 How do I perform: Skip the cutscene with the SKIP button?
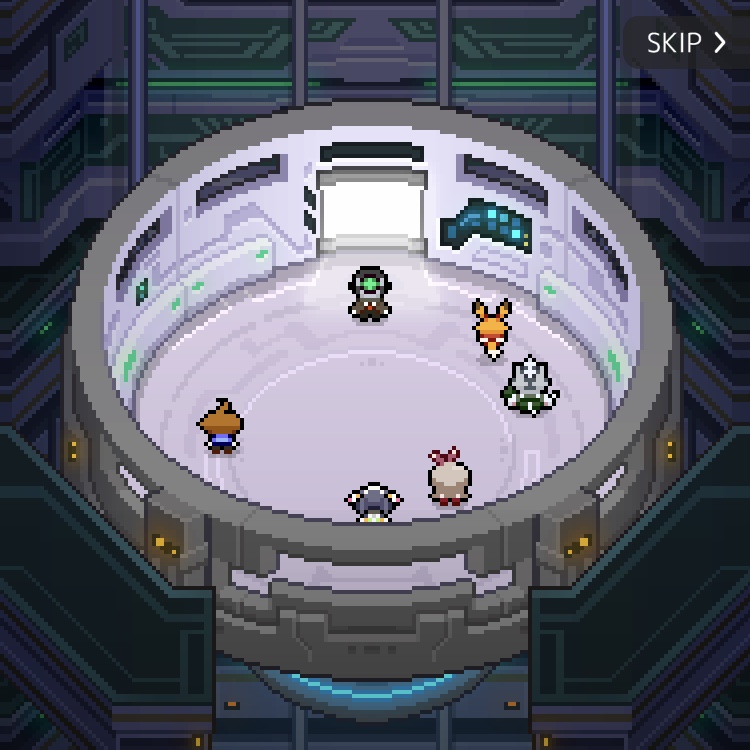click(686, 43)
